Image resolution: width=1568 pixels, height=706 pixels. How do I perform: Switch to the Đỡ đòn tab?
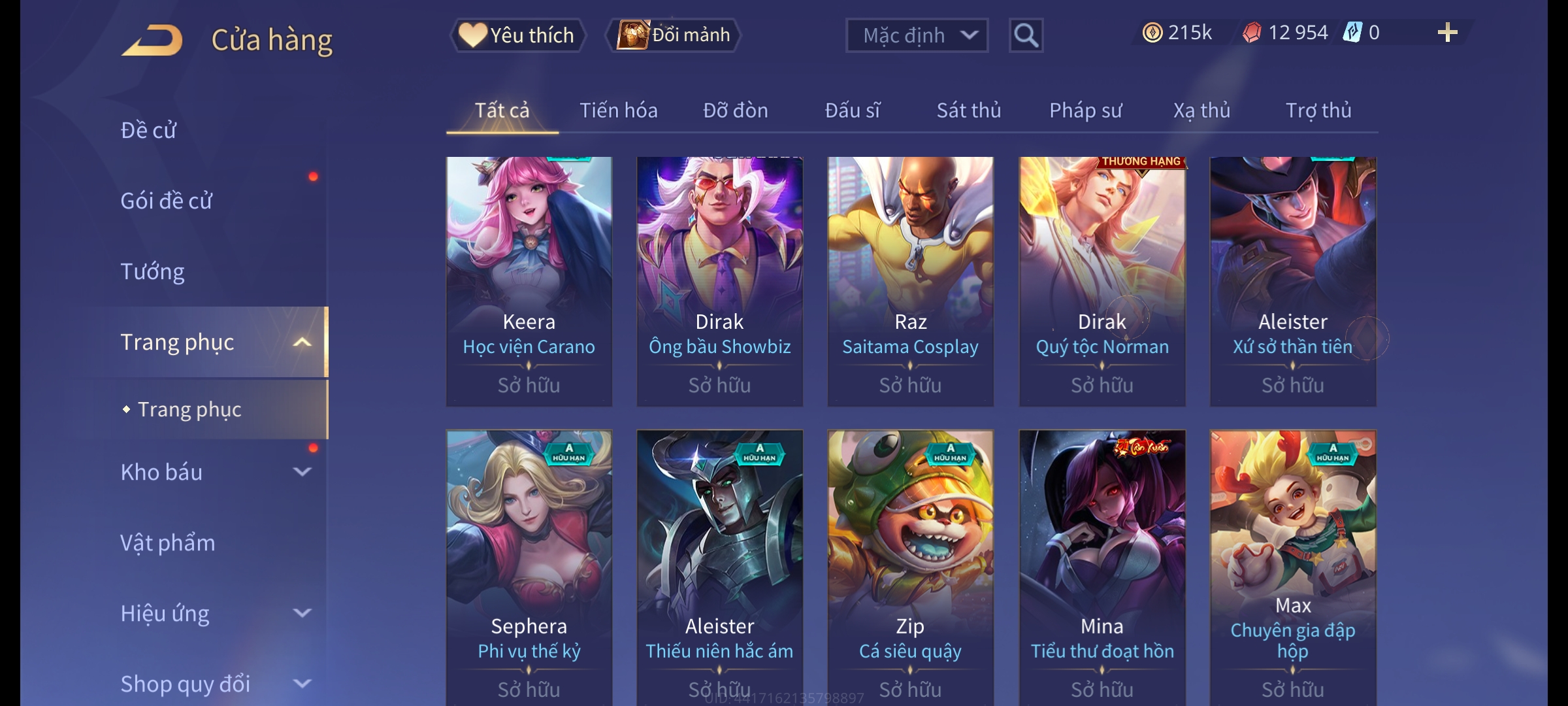coord(736,110)
